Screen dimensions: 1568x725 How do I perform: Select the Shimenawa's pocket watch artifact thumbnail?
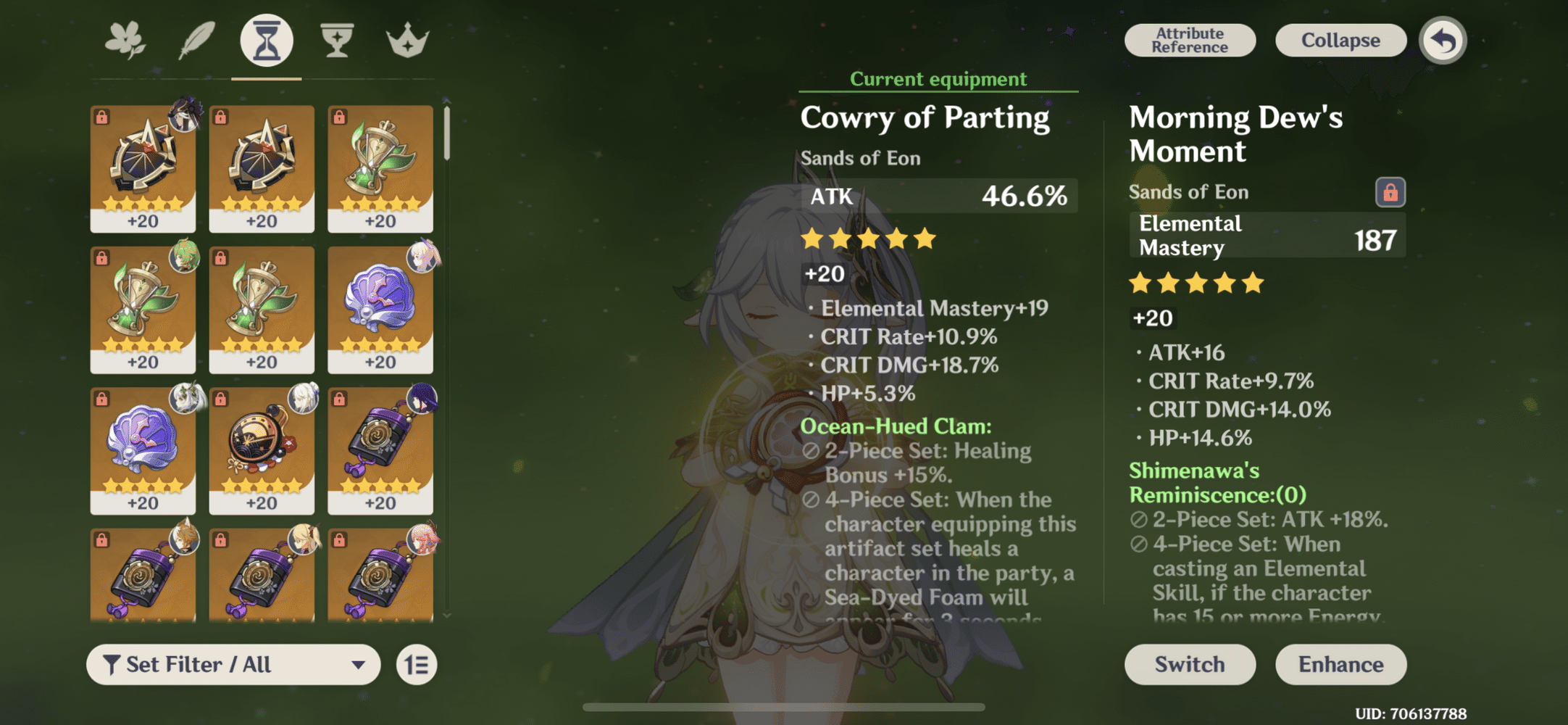point(262,449)
